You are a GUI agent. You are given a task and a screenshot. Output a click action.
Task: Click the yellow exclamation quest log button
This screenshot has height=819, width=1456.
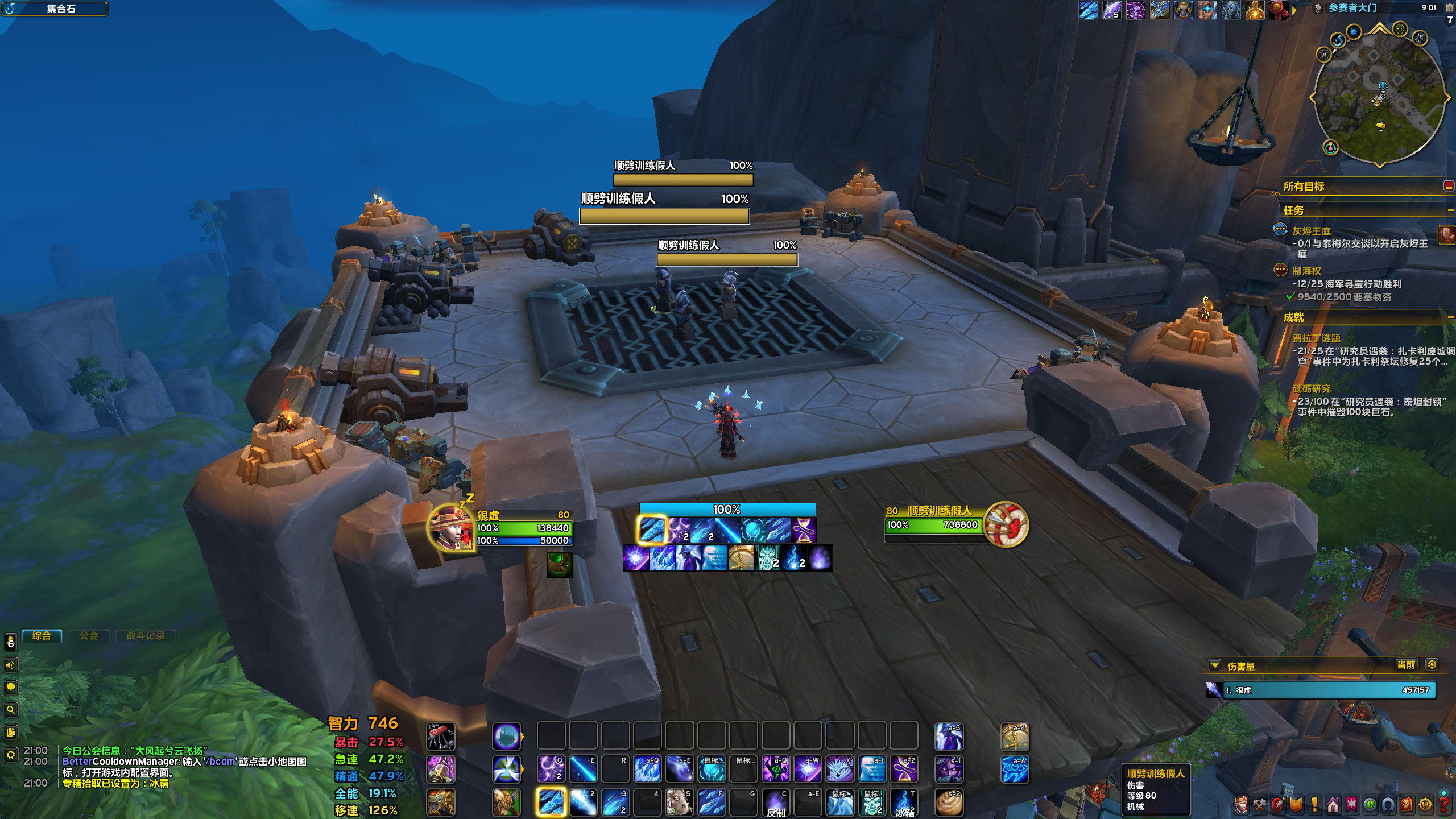click(1314, 805)
